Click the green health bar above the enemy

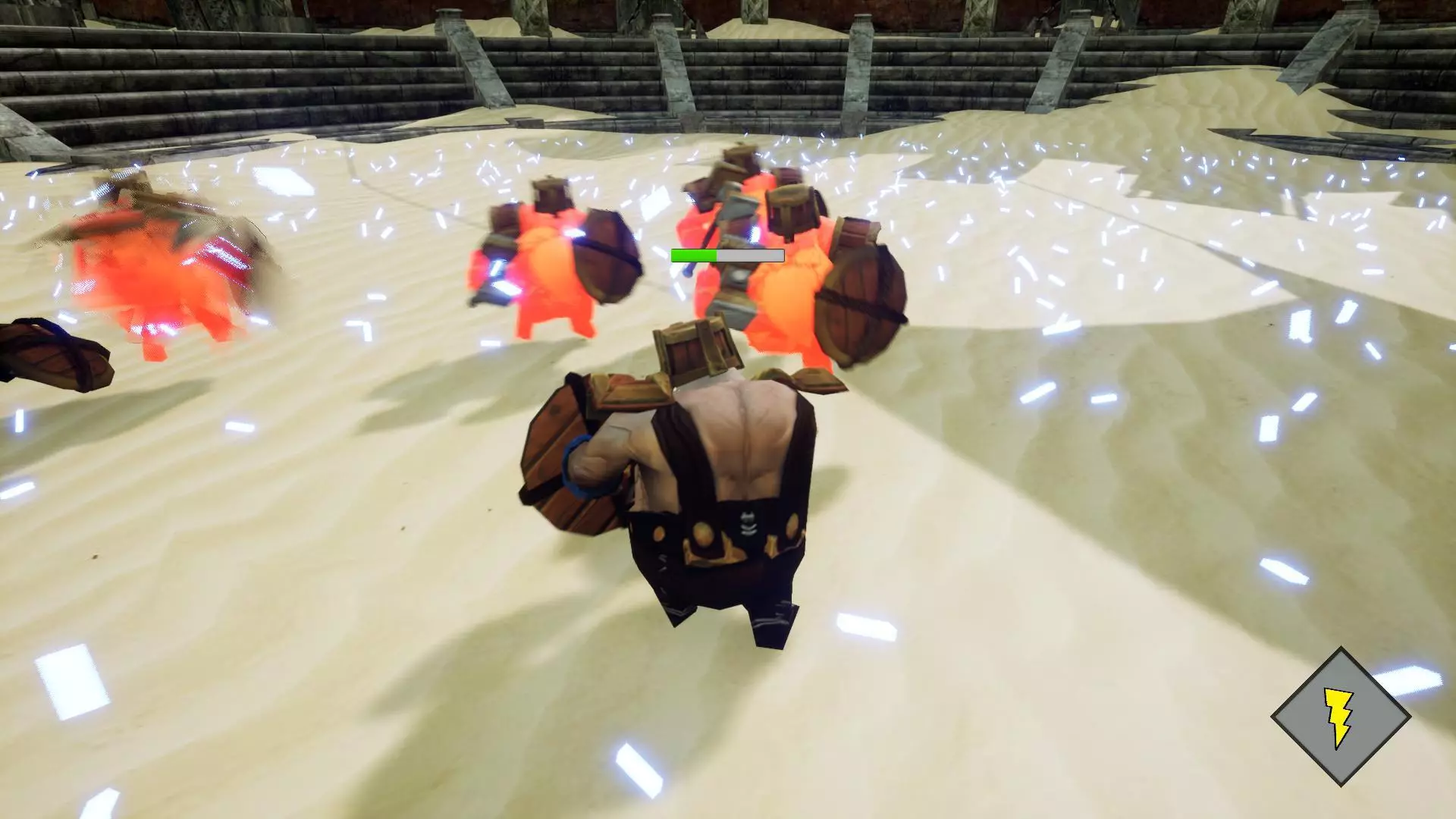pos(694,256)
